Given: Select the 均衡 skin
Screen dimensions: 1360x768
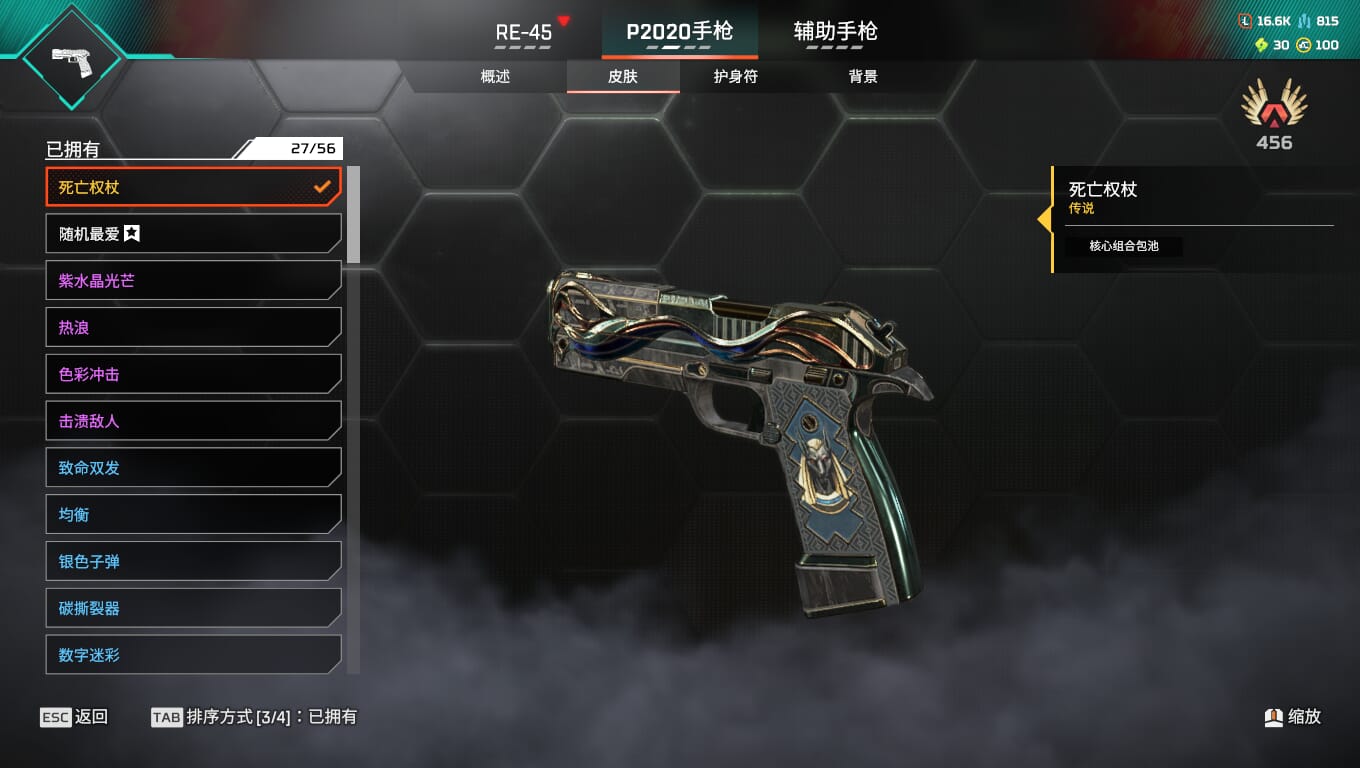Looking at the screenshot, I should [x=194, y=515].
